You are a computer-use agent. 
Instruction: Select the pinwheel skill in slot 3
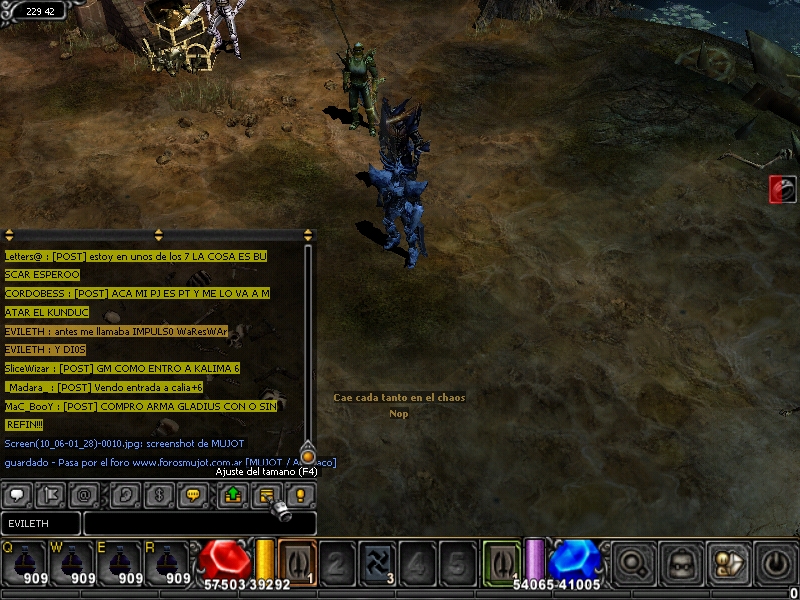pyautogui.click(x=378, y=563)
